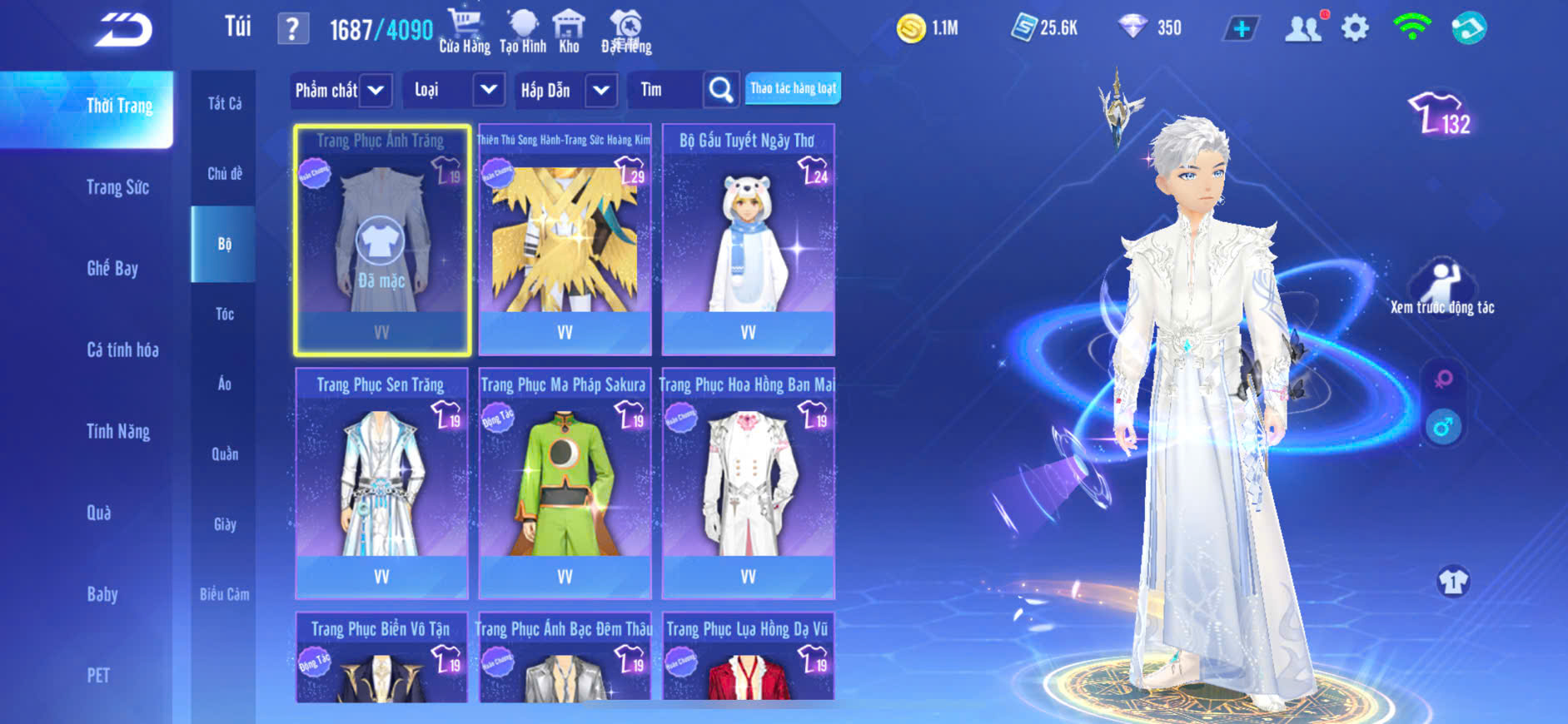Select the Tóc category
This screenshot has height=724, width=1568.
click(225, 314)
